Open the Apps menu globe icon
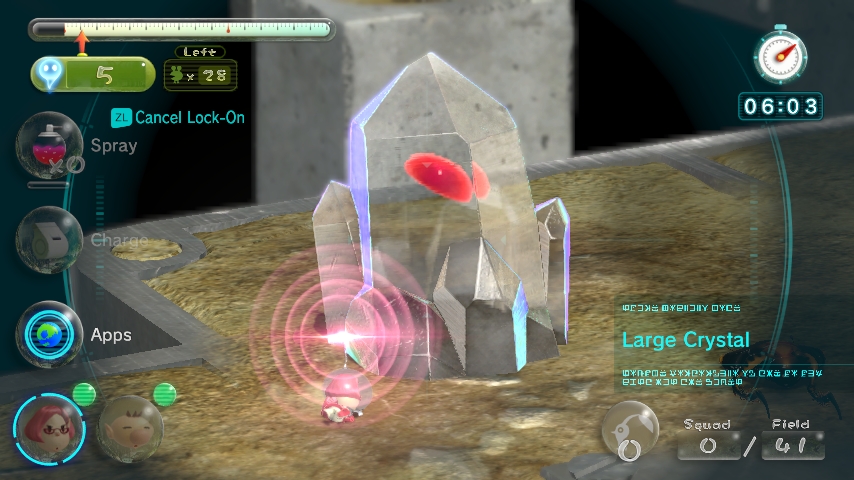The image size is (854, 480). (x=49, y=334)
